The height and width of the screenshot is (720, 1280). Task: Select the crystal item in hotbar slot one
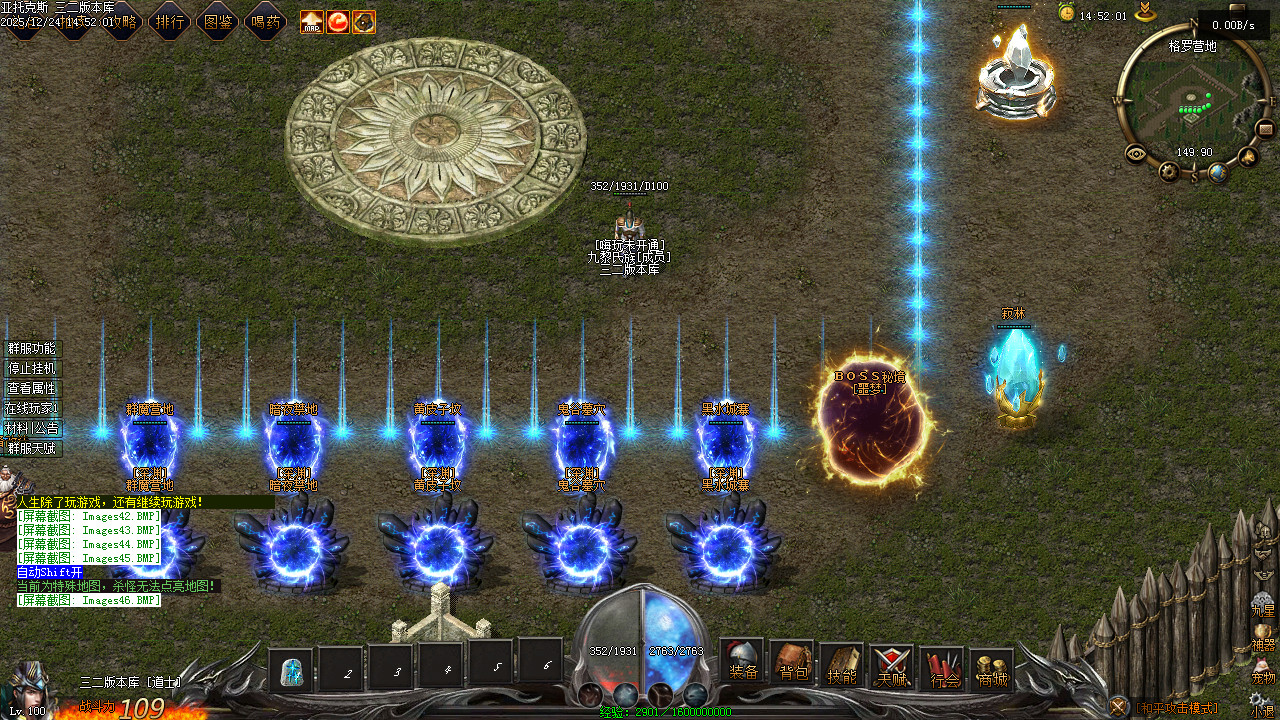click(x=292, y=671)
